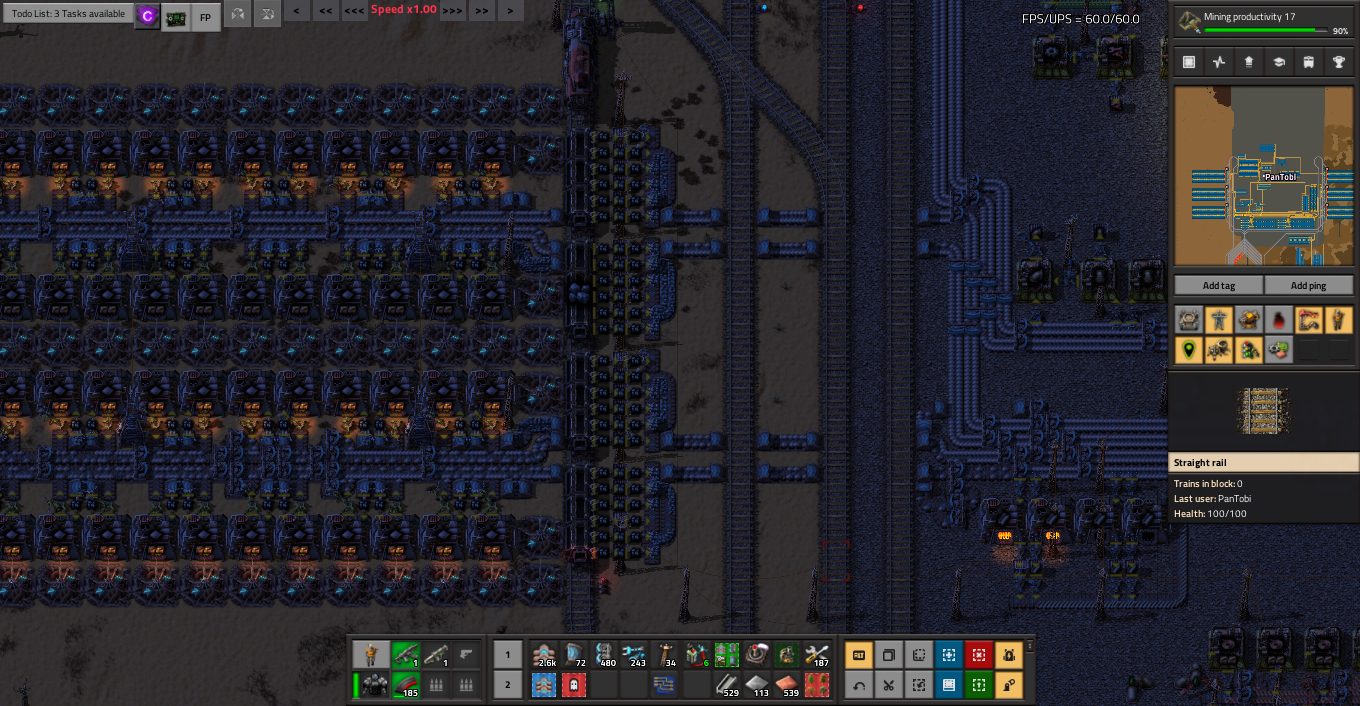Screen dimensions: 1360x706
Task: Open the trains overview button
Action: tap(1308, 62)
